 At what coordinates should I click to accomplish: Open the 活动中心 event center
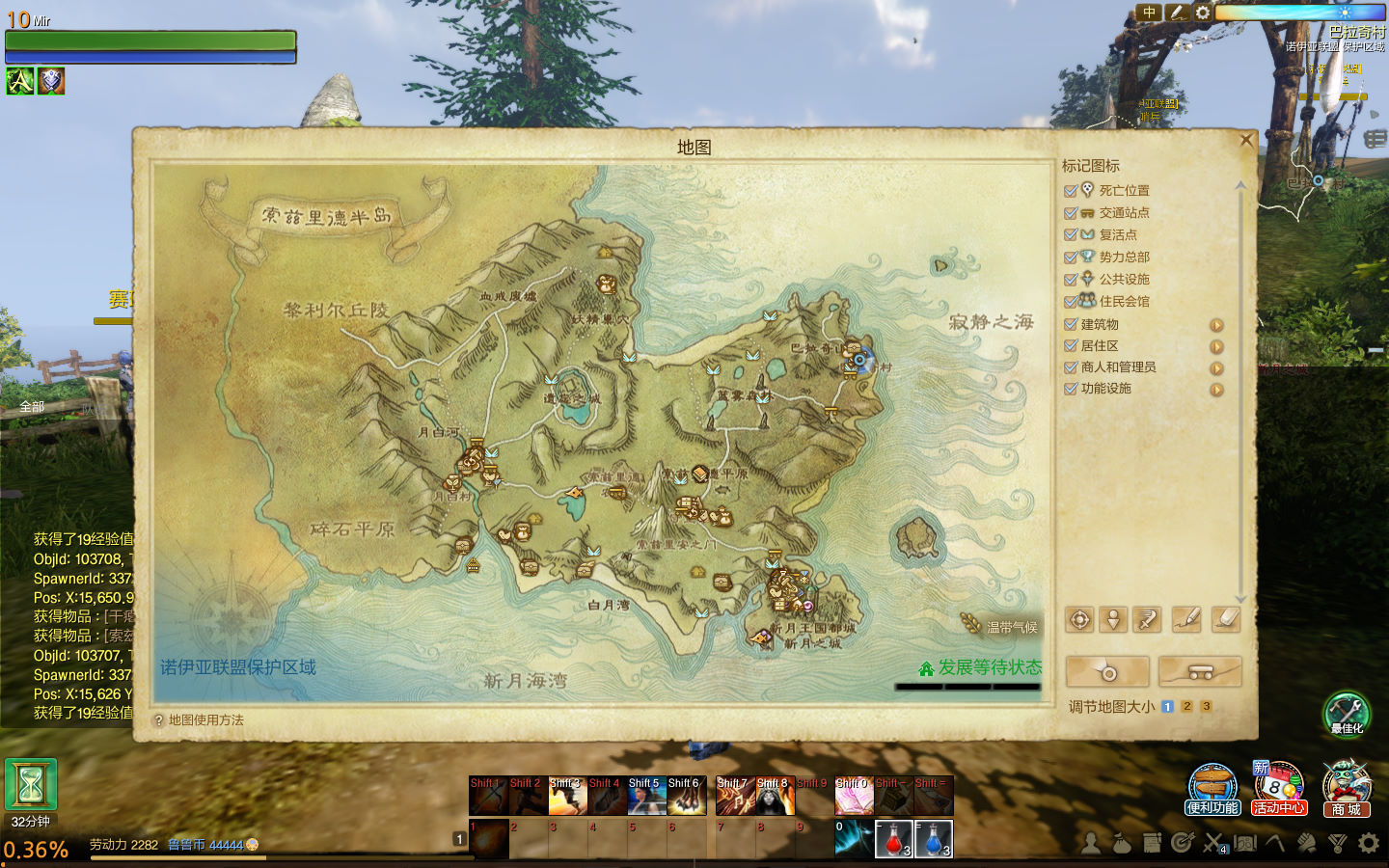click(x=1279, y=788)
